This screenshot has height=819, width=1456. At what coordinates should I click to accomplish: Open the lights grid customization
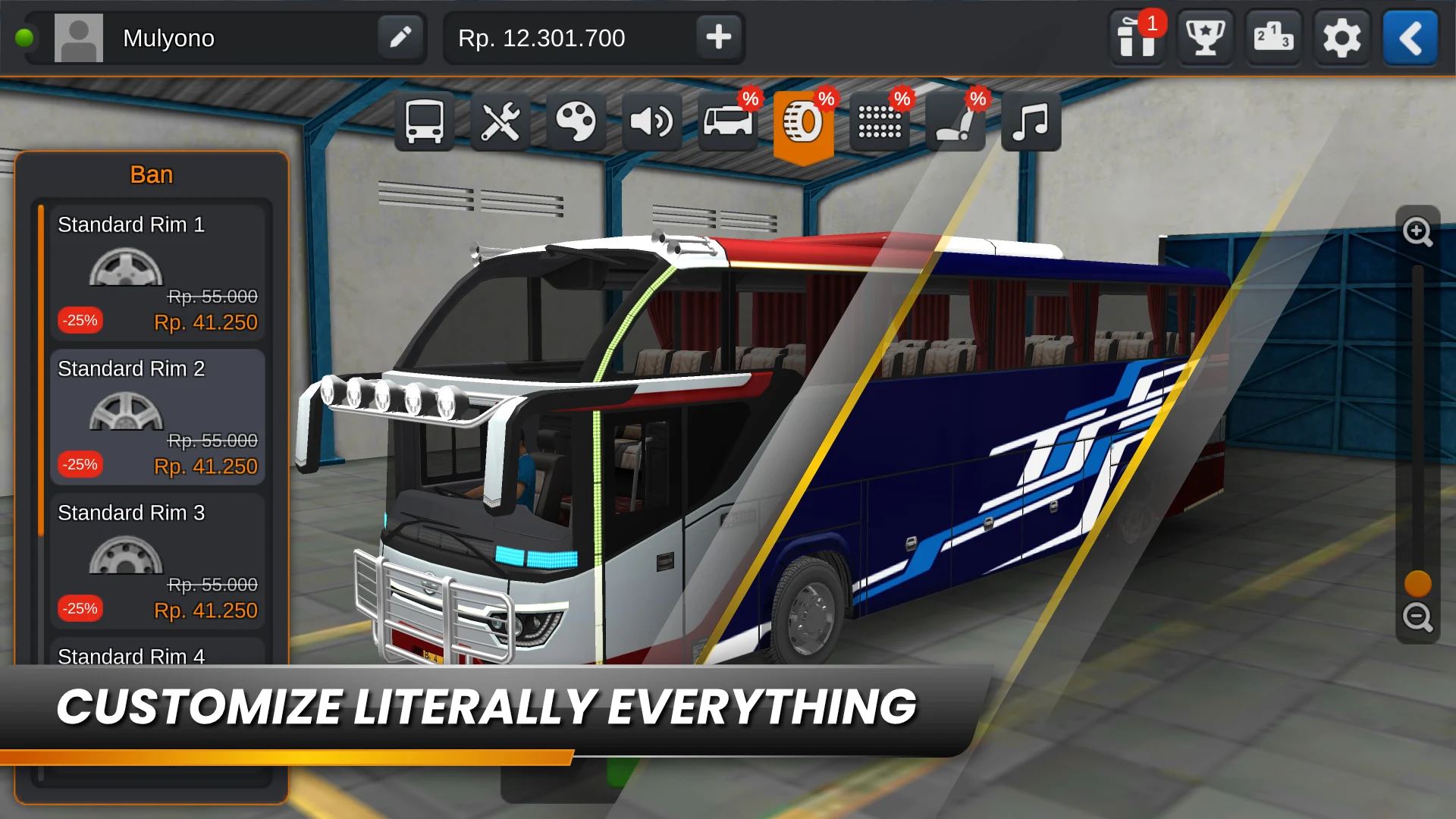[x=880, y=121]
